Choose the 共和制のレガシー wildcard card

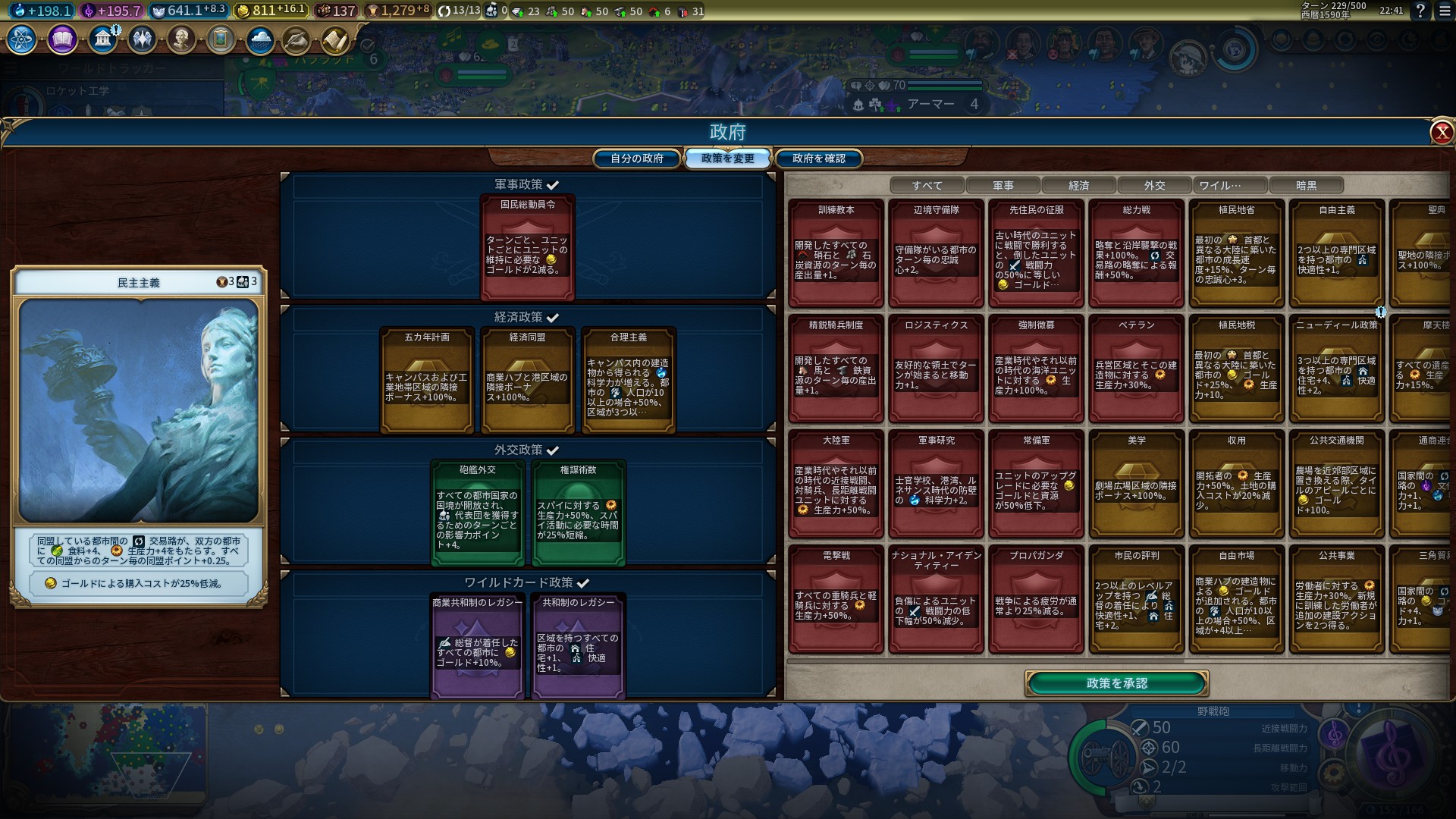(578, 645)
